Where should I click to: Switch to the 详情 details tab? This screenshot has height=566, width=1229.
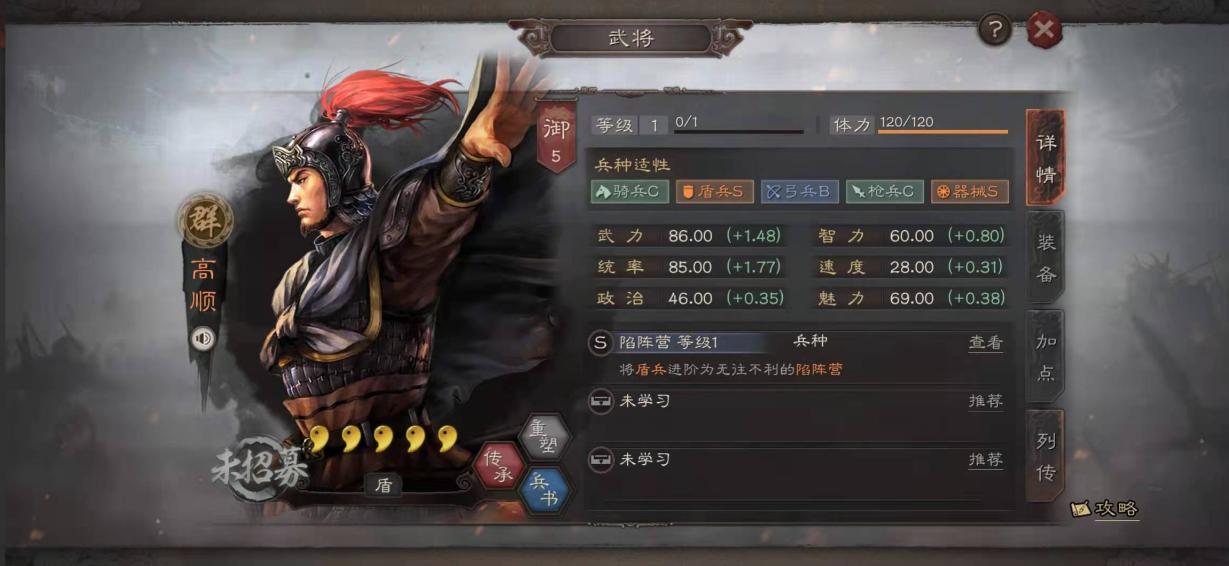pos(1045,157)
